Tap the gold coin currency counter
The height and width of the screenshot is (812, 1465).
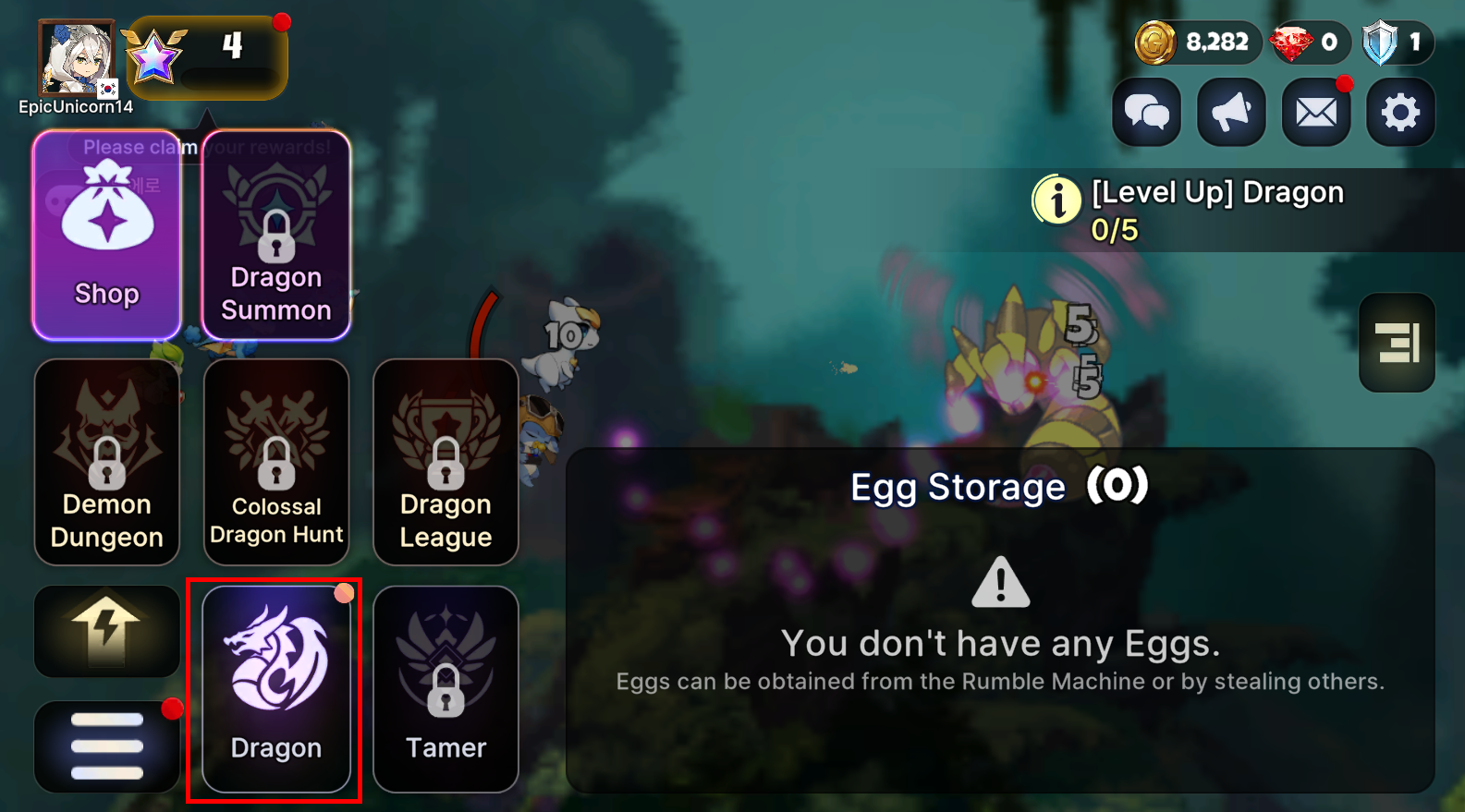point(1198,42)
